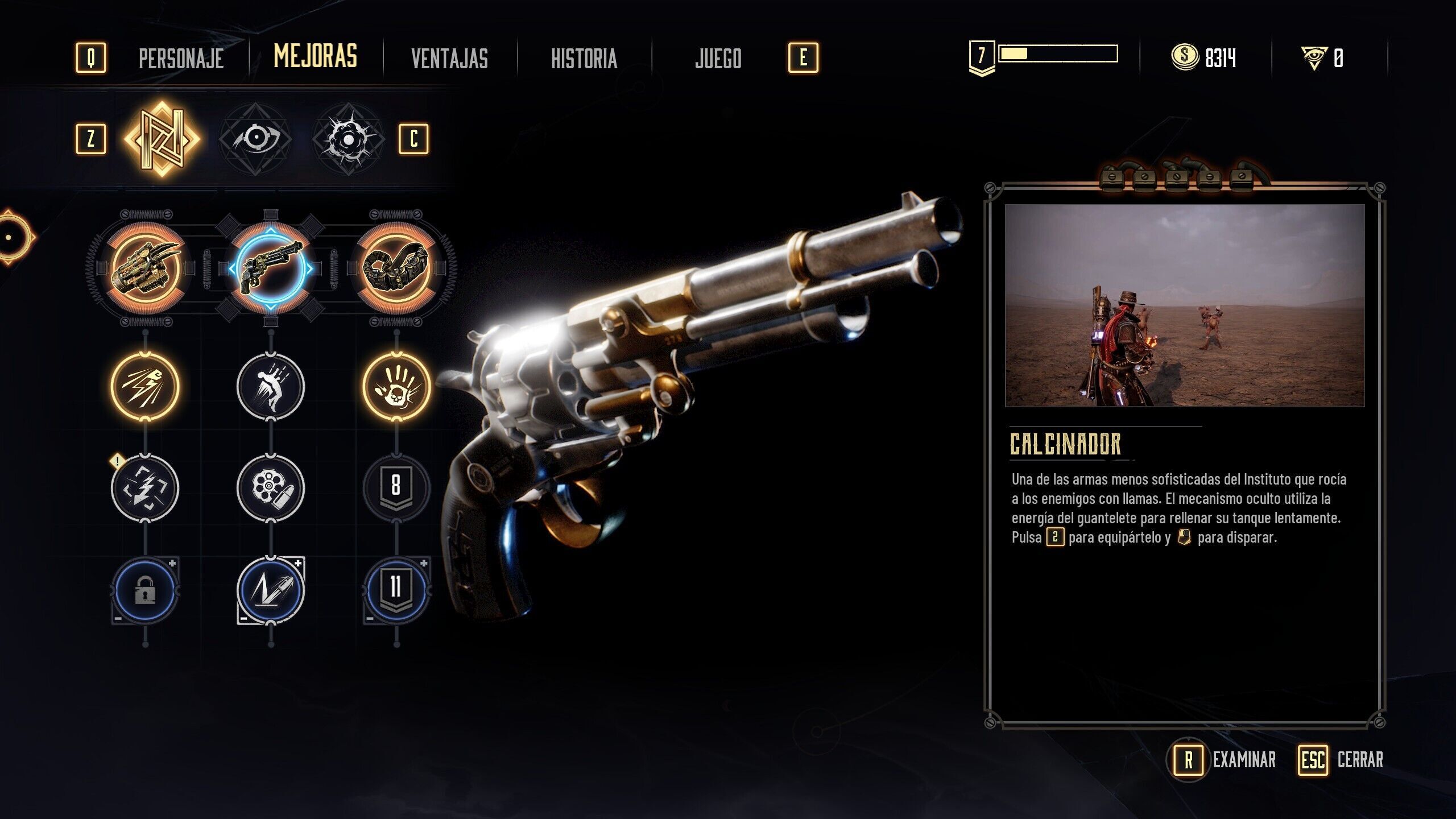1456x819 pixels.
Task: Choose the lightning arrows upgrade node
Action: 145,487
